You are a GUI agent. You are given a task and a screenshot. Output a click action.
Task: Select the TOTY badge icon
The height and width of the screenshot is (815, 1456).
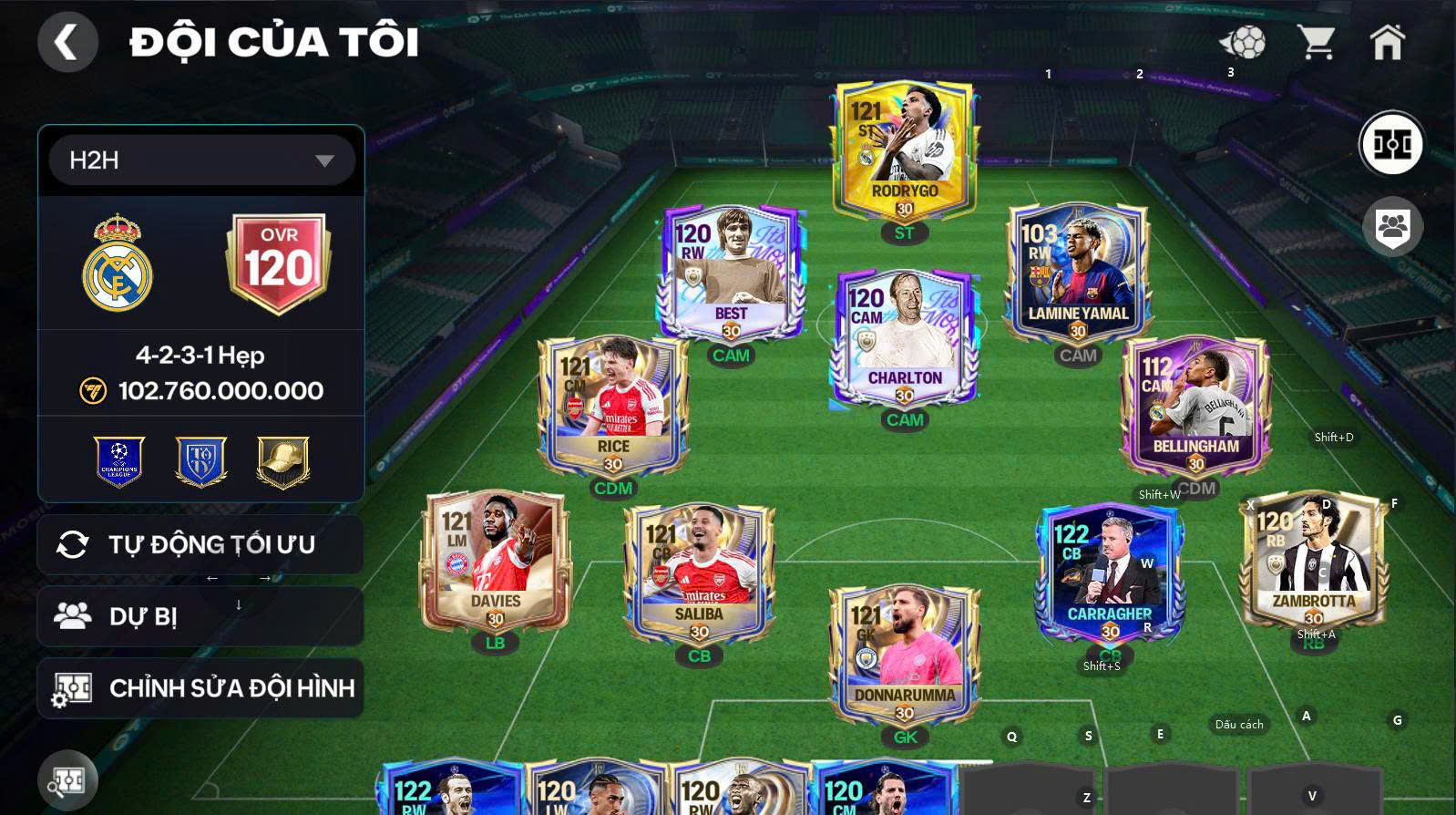(x=200, y=462)
